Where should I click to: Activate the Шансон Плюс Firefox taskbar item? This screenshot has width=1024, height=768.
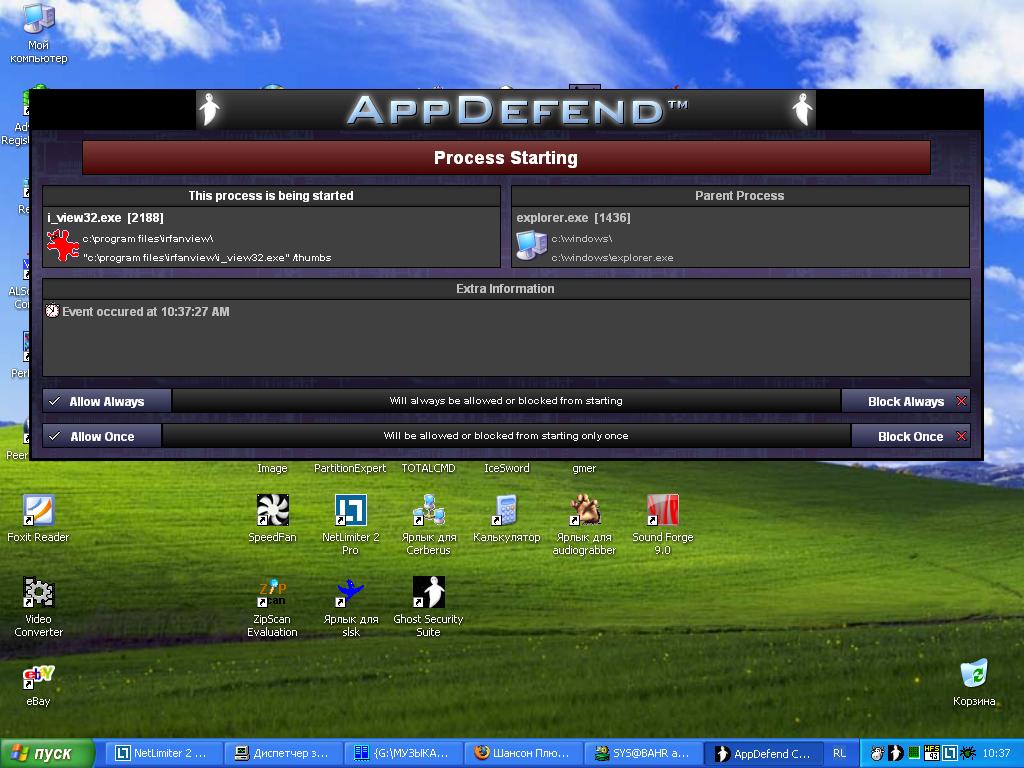point(522,753)
